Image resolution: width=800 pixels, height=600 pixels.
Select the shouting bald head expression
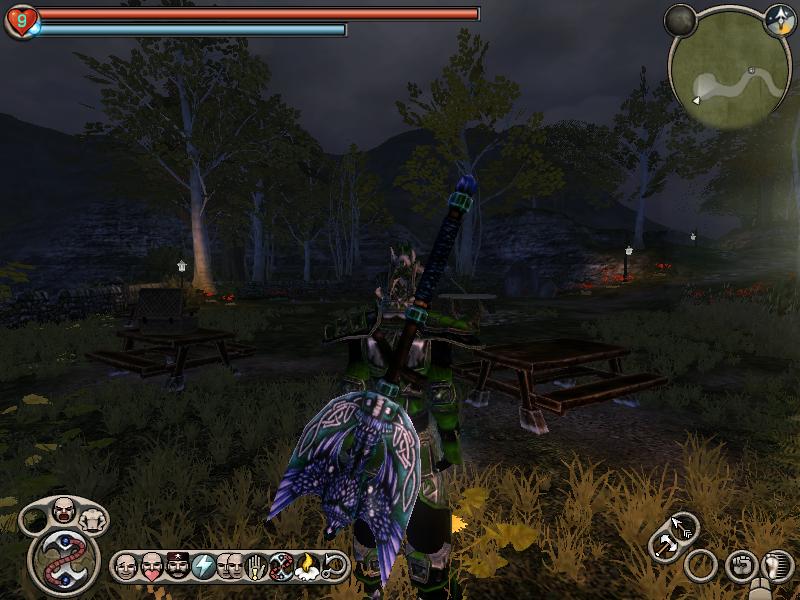pyautogui.click(x=64, y=508)
